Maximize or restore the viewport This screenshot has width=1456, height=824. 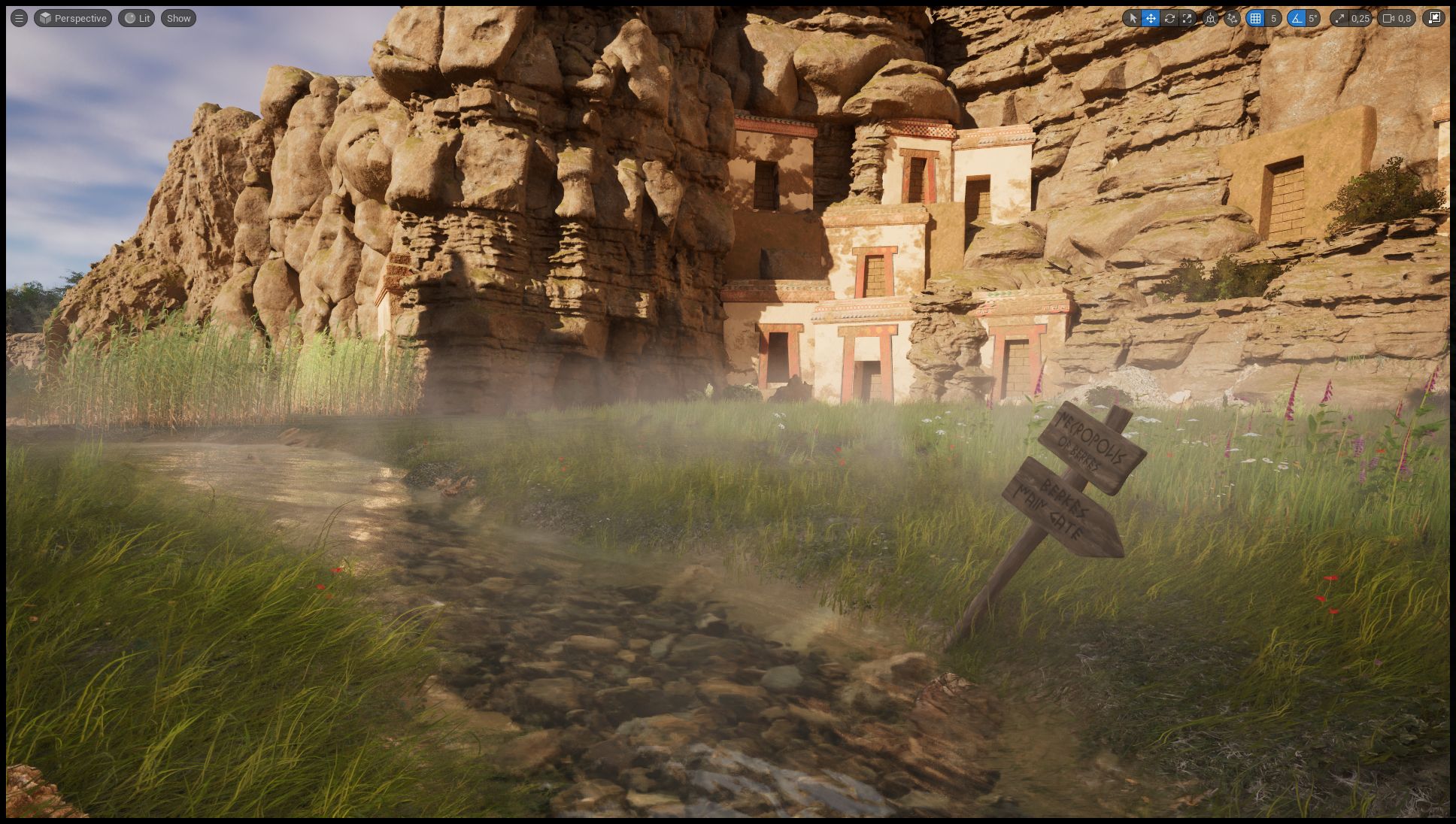point(1435,18)
